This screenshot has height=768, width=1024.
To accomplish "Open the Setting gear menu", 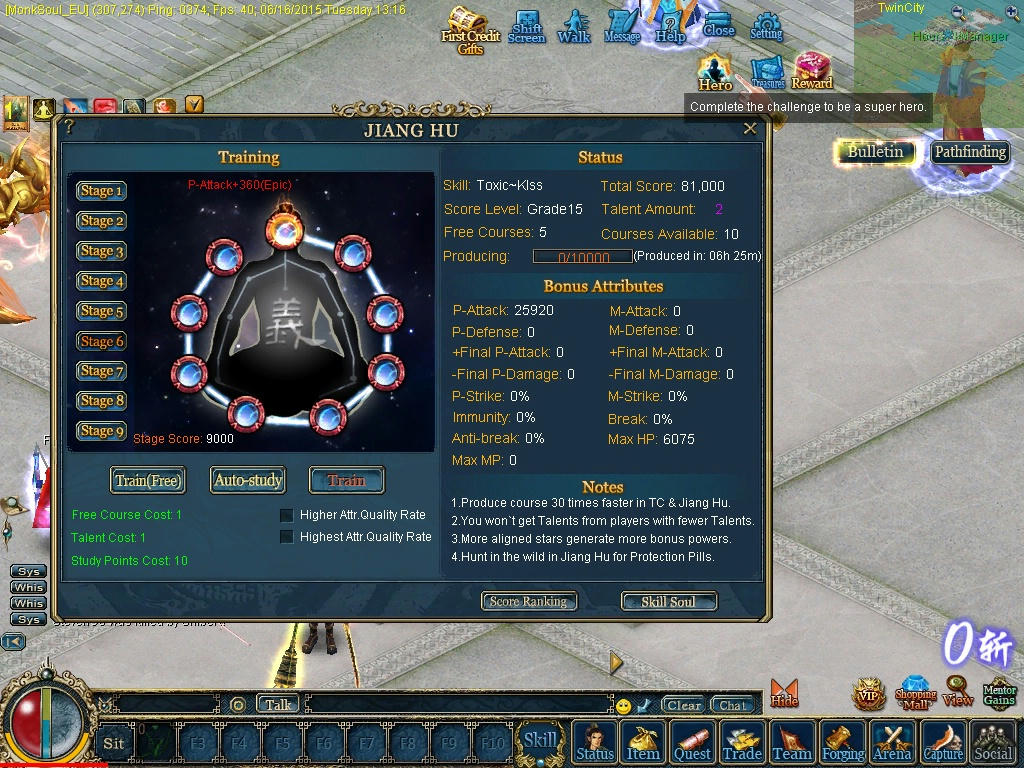I will tap(766, 26).
